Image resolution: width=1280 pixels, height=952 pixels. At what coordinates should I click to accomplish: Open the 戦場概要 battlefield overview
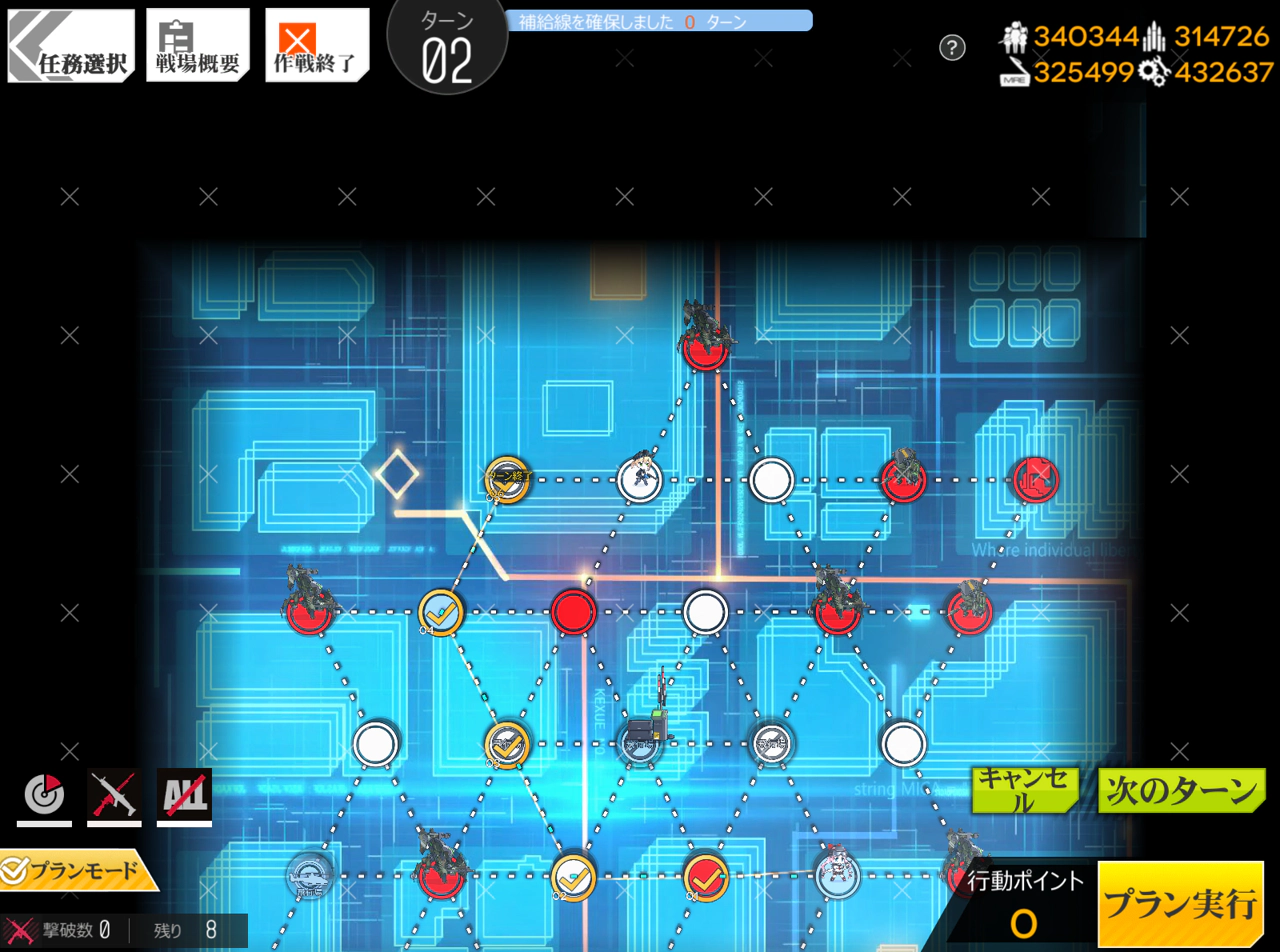(x=198, y=46)
